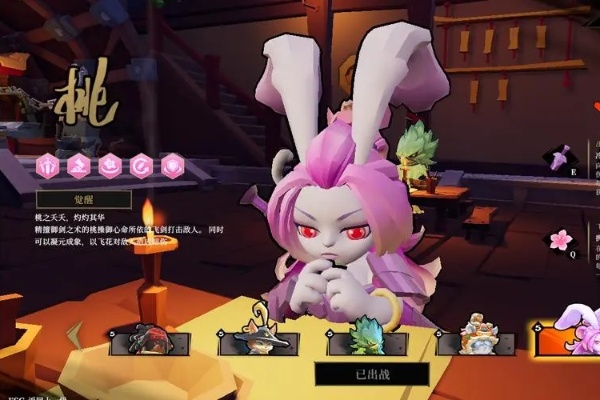Select the flower hexagon trait icon
Viewport: 600px width, 400px height.
pos(110,164)
